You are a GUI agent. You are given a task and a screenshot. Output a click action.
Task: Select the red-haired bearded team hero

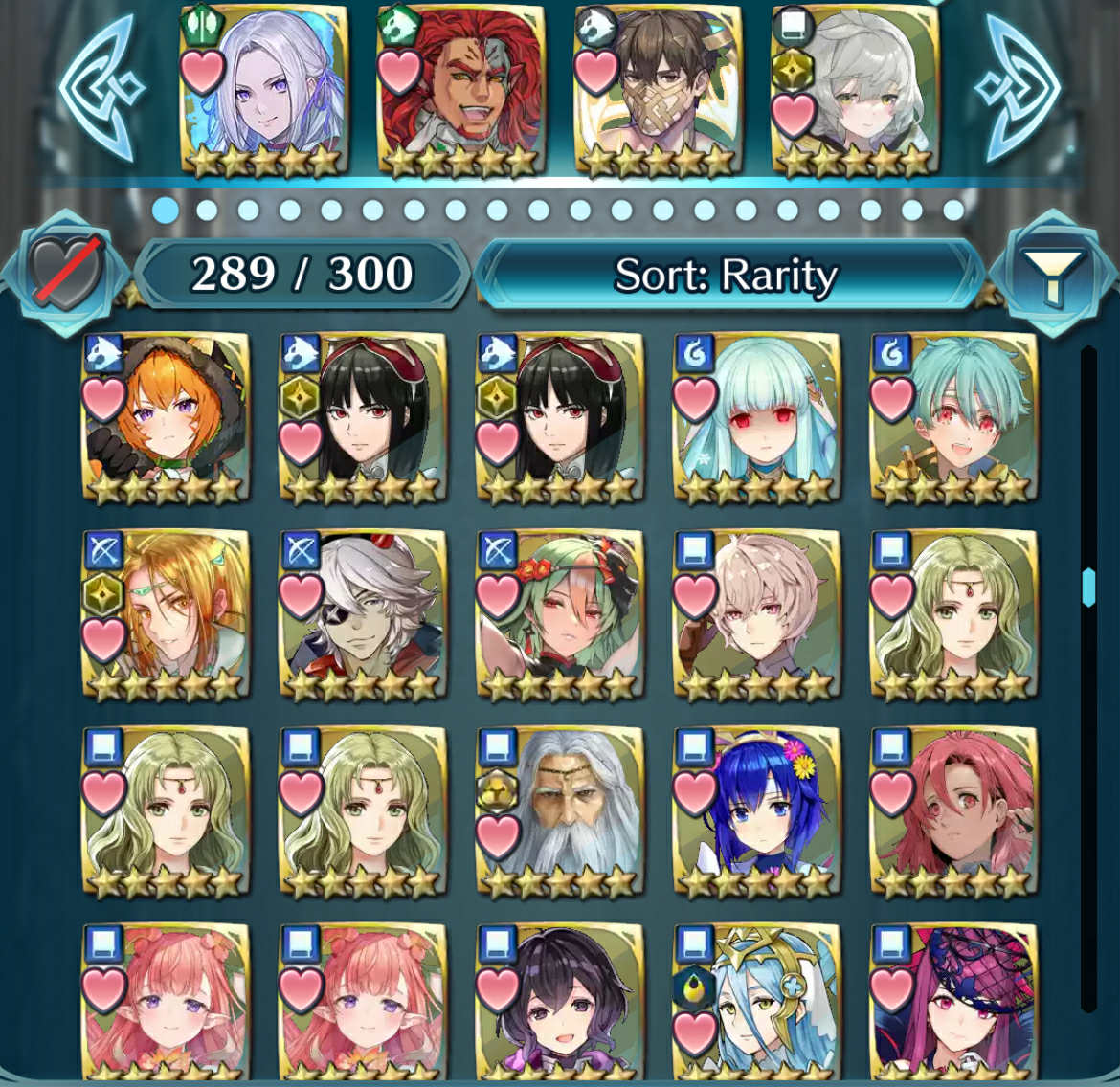461,91
